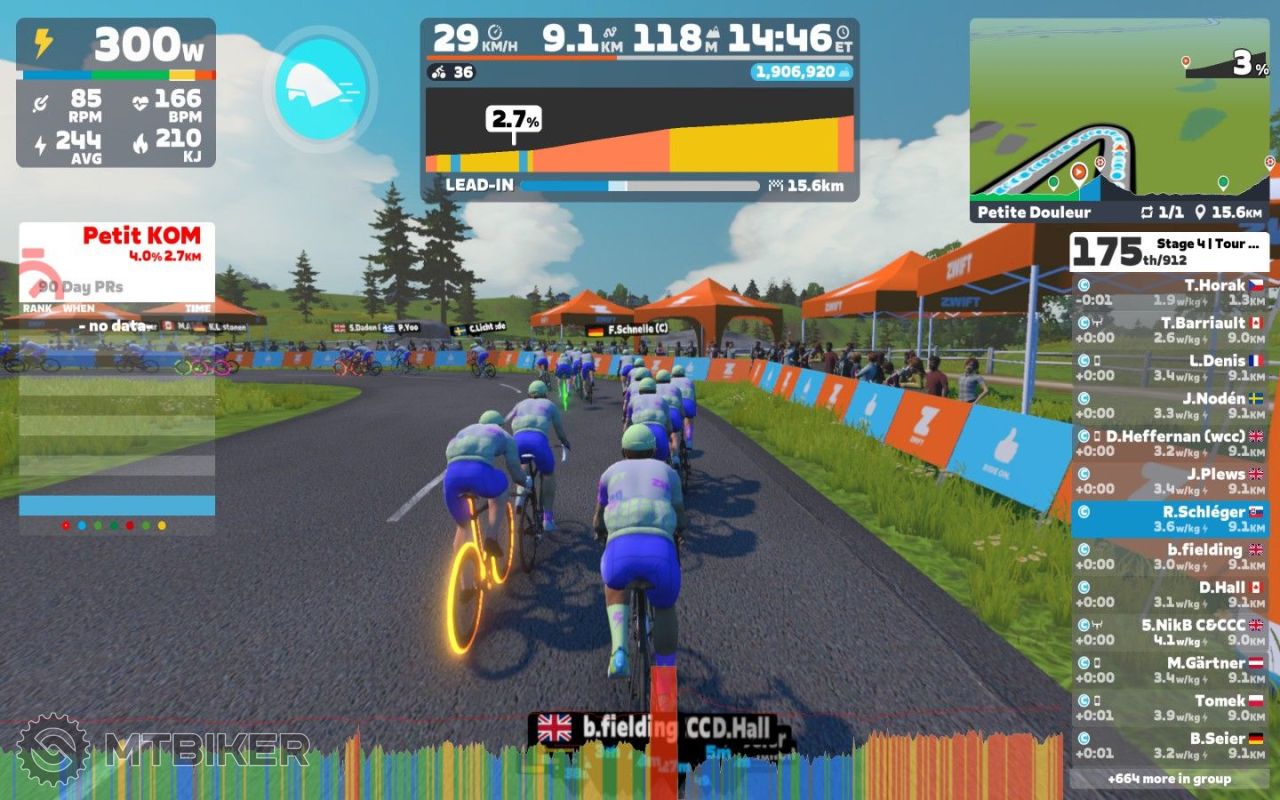1280x800 pixels.
Task: Choose D.Hall from the rider list
Action: [1169, 594]
